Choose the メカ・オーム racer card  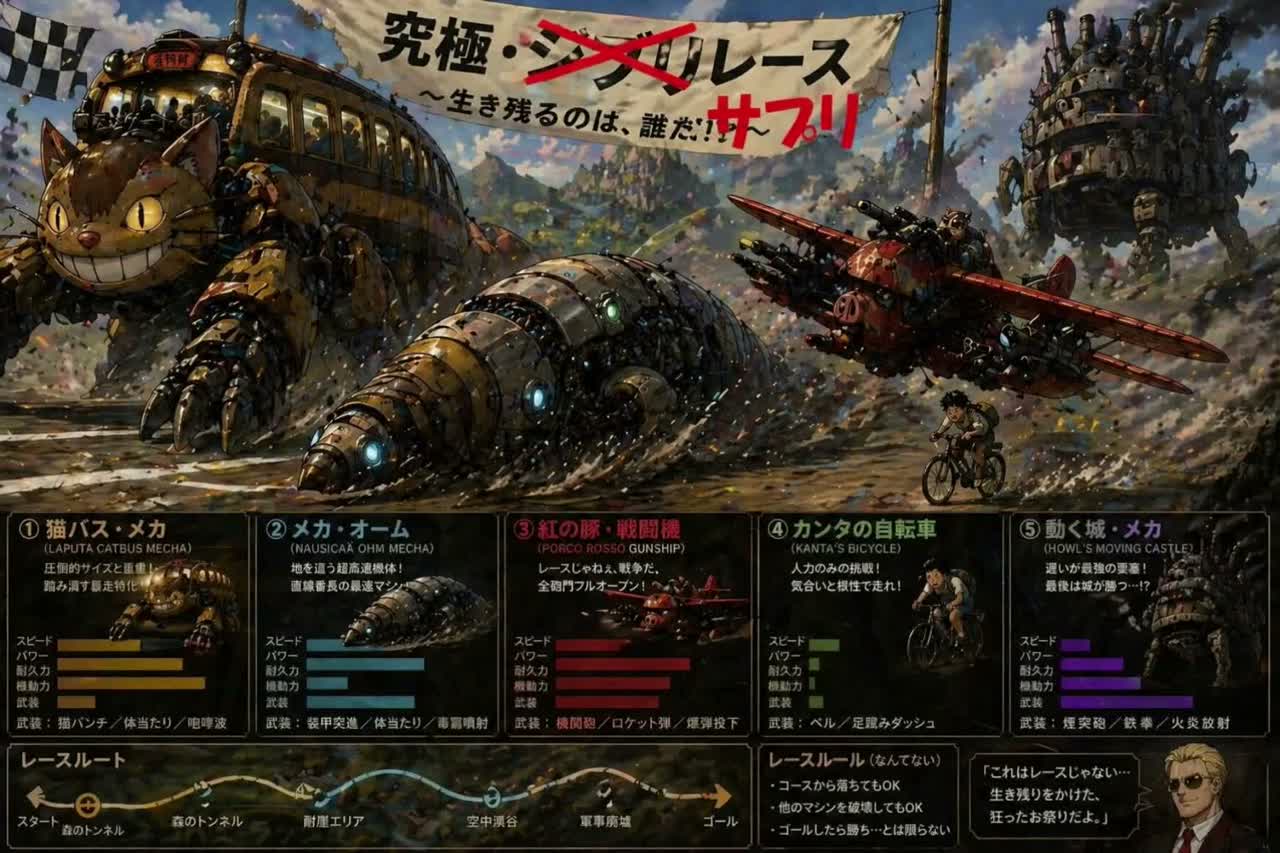(x=376, y=624)
